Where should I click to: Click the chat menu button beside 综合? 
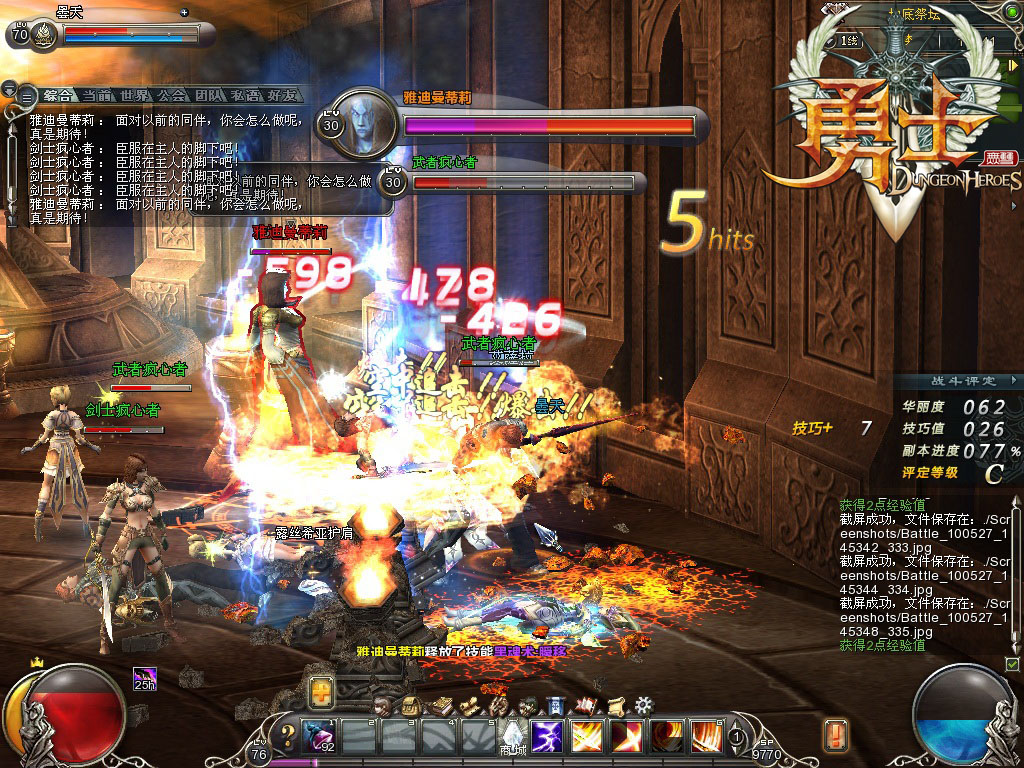[26, 96]
